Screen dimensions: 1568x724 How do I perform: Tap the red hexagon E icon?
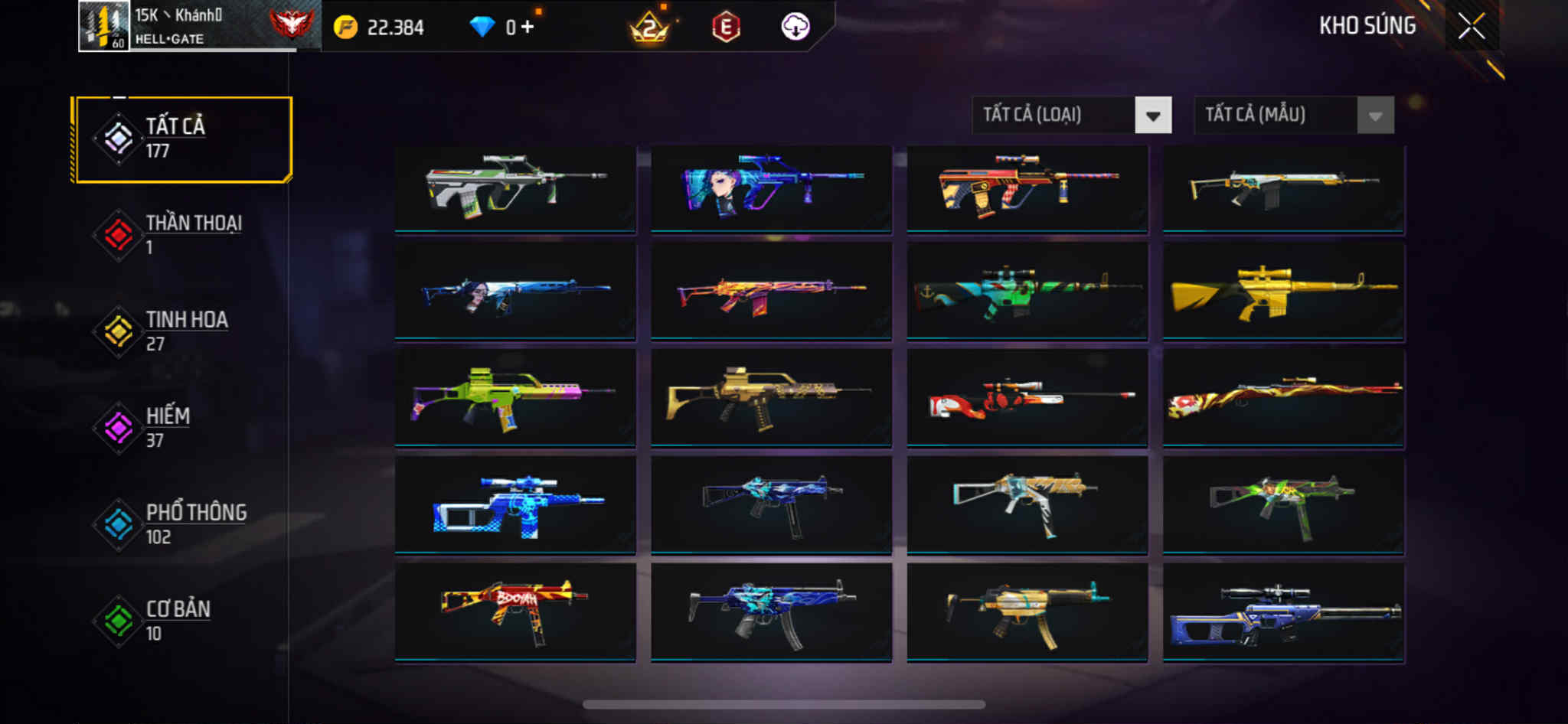tap(726, 28)
